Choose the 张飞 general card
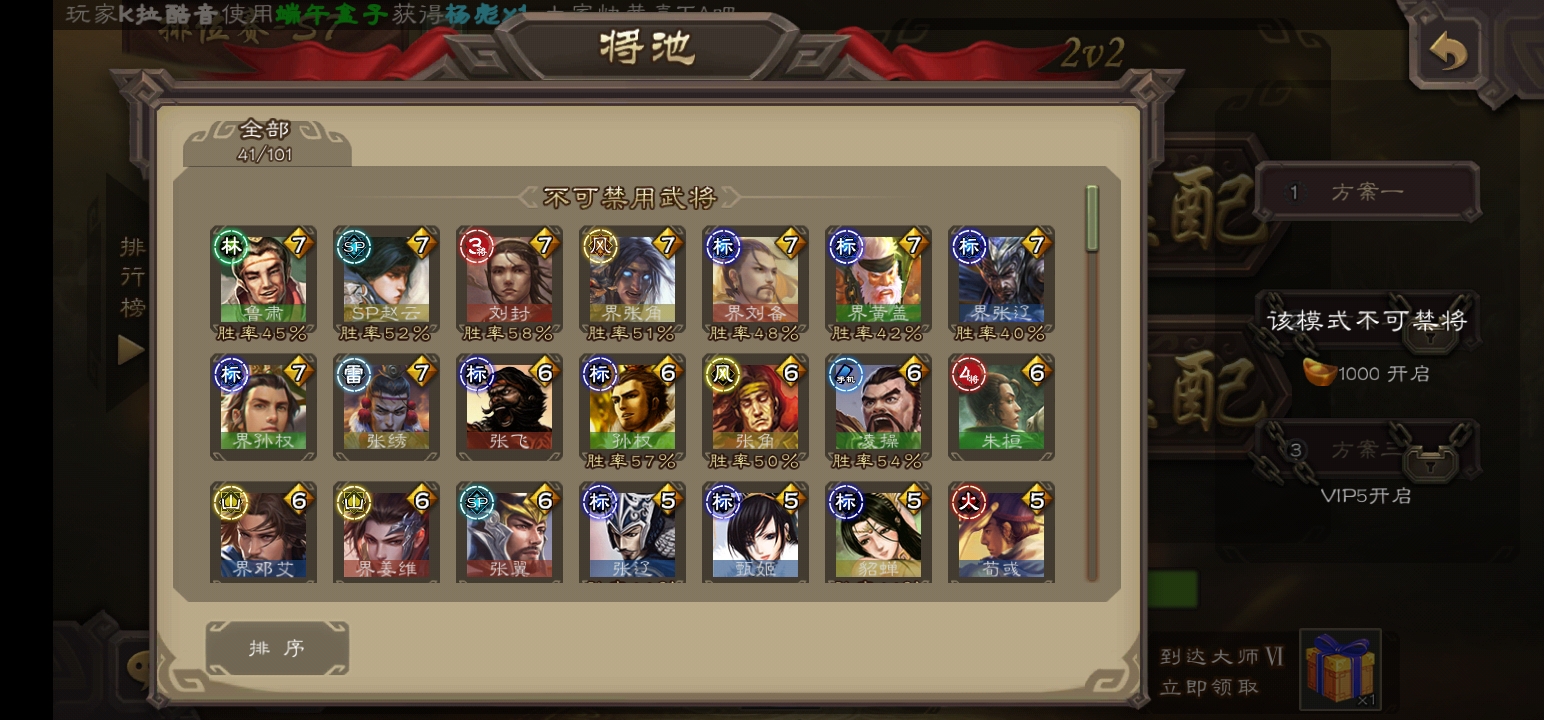 coord(509,406)
